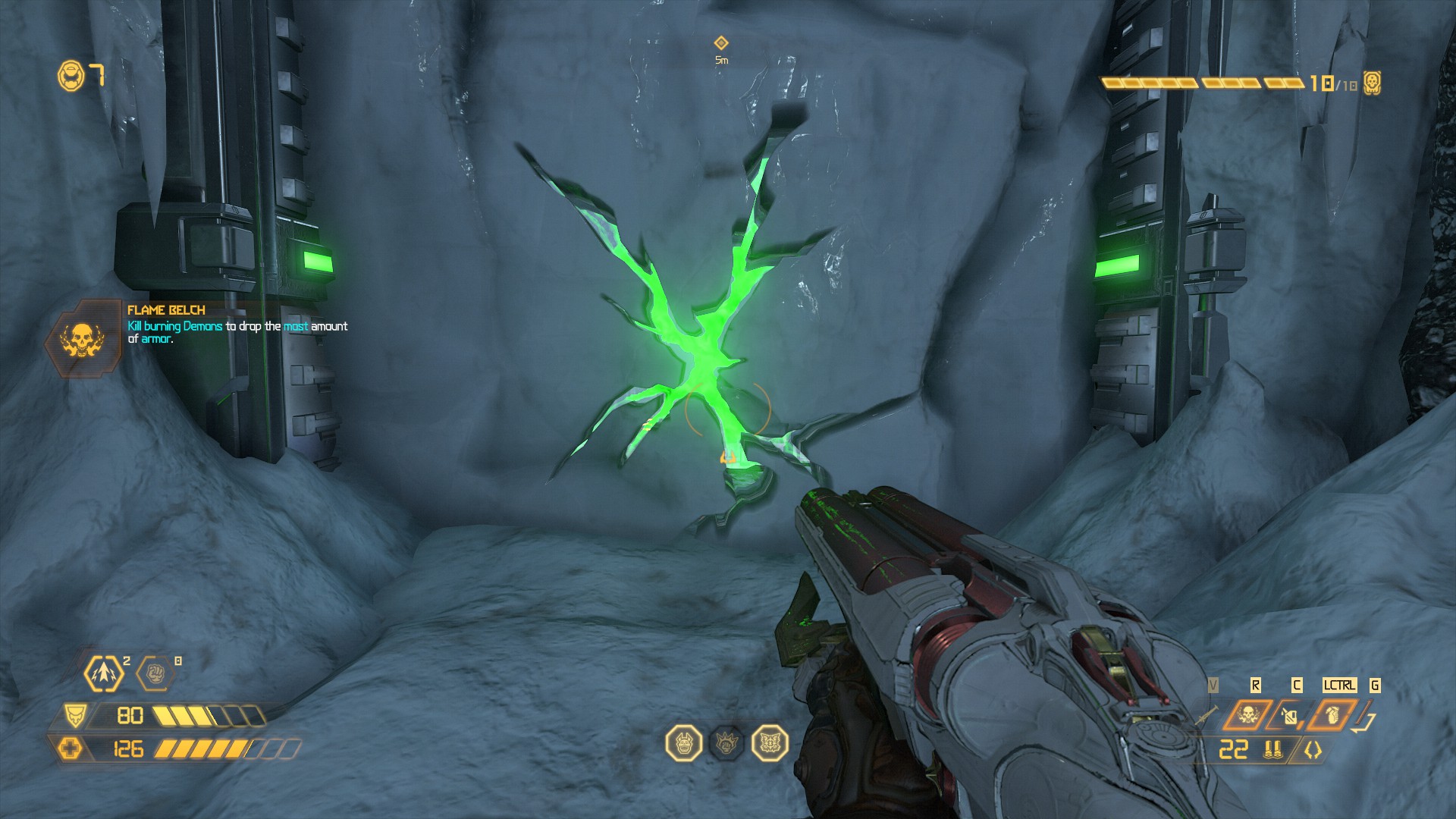Select the horned demon skull rune
This screenshot has height=819, width=1456.
pos(683,743)
